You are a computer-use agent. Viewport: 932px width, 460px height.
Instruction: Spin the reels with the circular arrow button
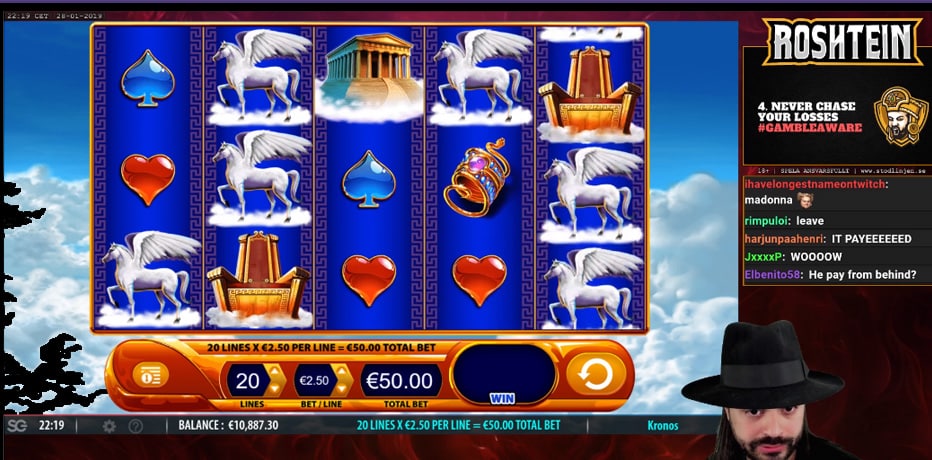point(596,375)
